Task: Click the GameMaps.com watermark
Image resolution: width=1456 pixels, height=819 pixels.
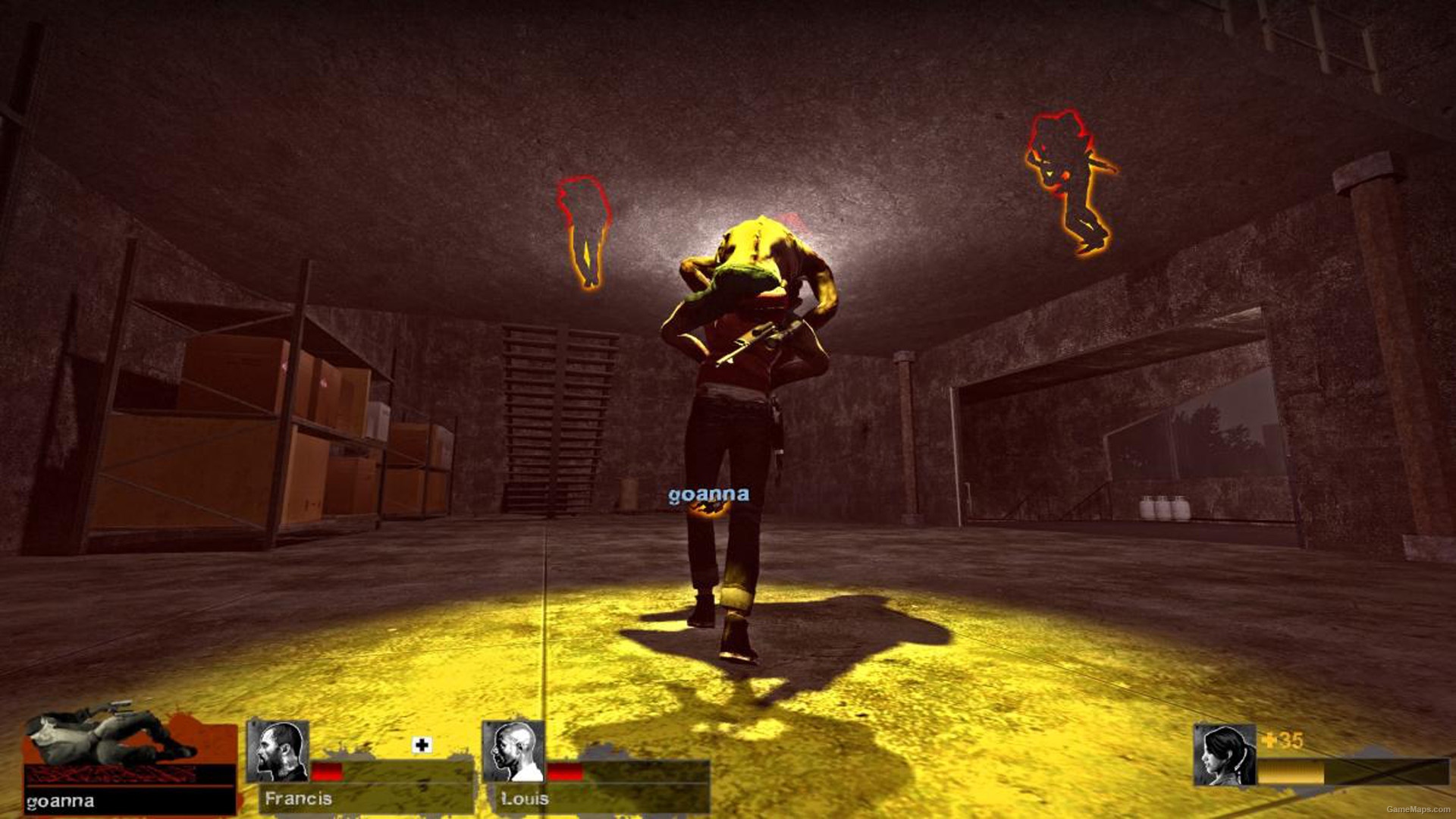Action: pyautogui.click(x=1419, y=810)
